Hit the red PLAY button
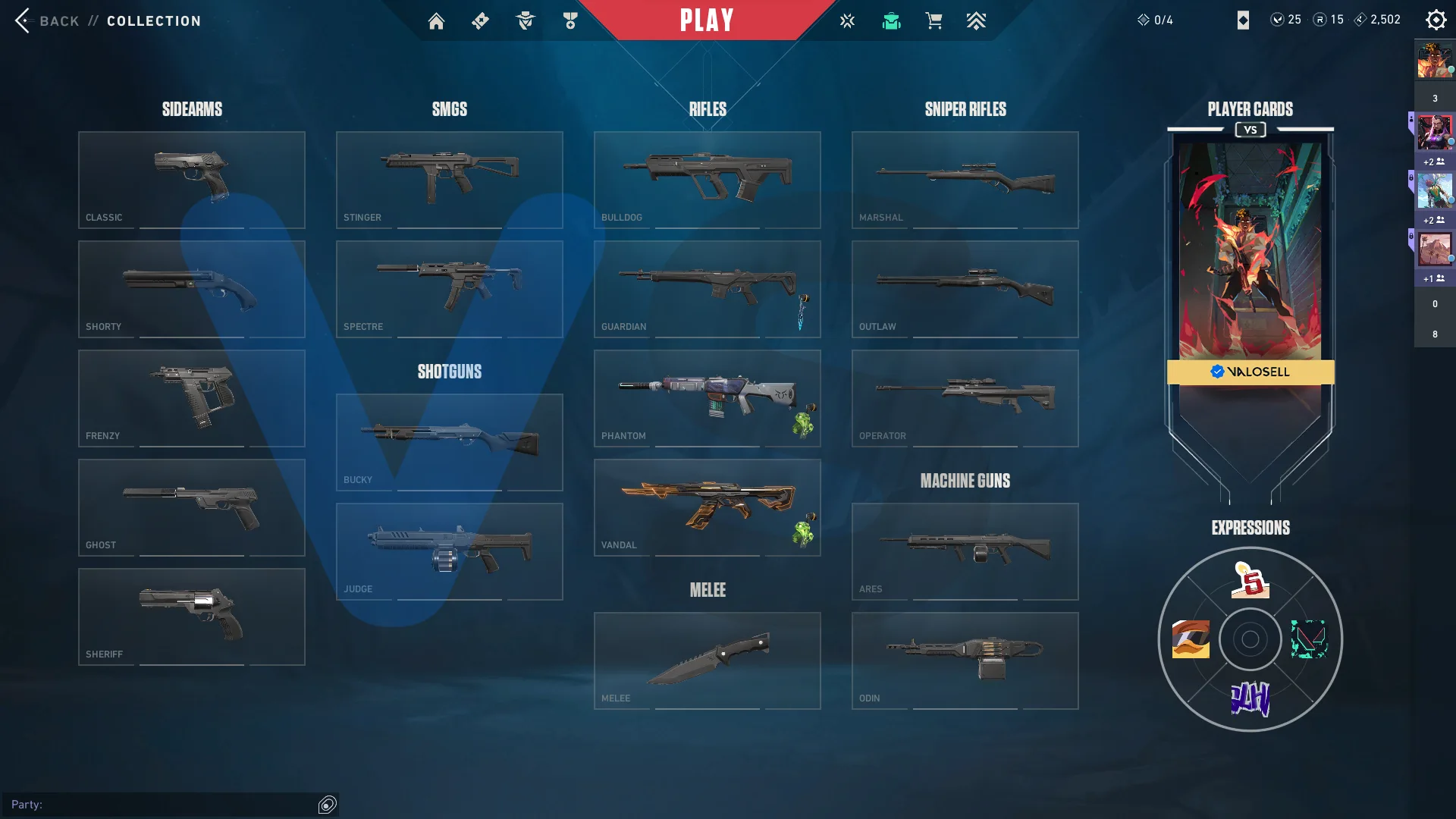 [706, 20]
